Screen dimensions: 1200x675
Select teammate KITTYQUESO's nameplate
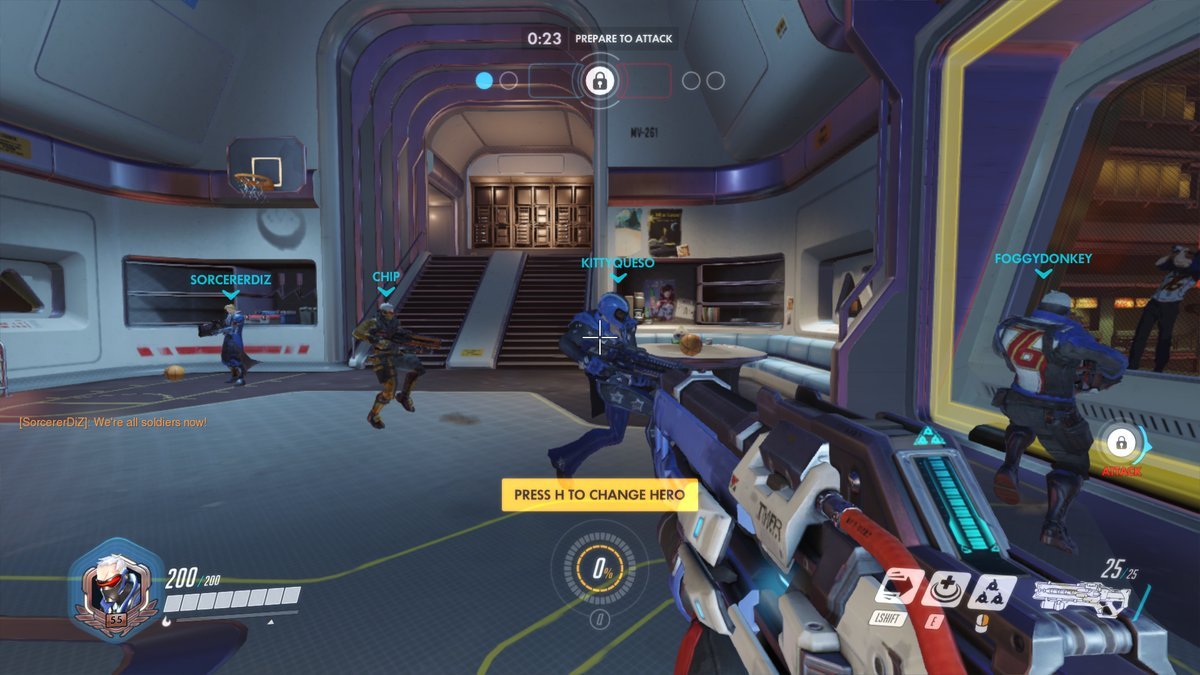coord(618,263)
